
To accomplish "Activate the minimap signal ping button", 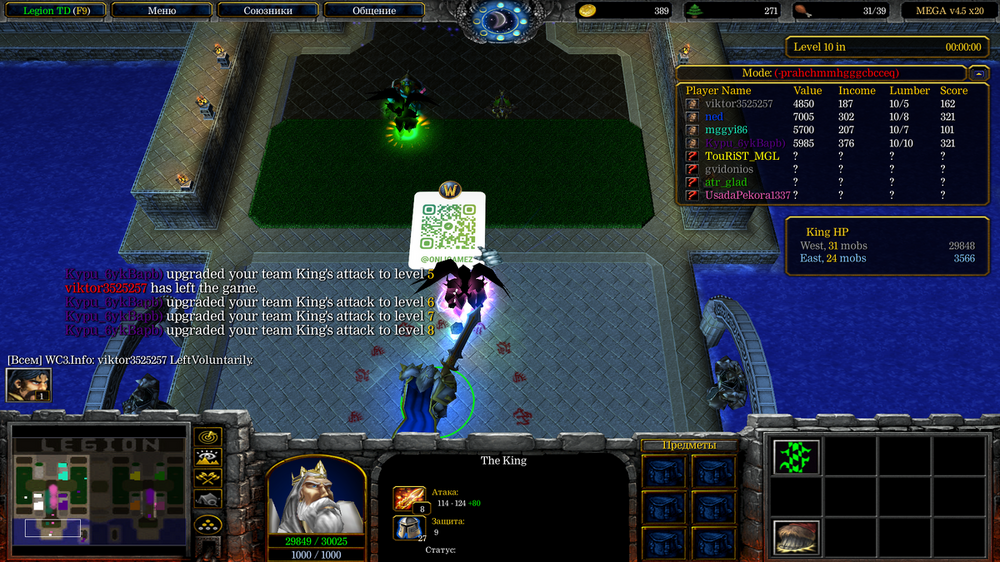I will pyautogui.click(x=208, y=437).
